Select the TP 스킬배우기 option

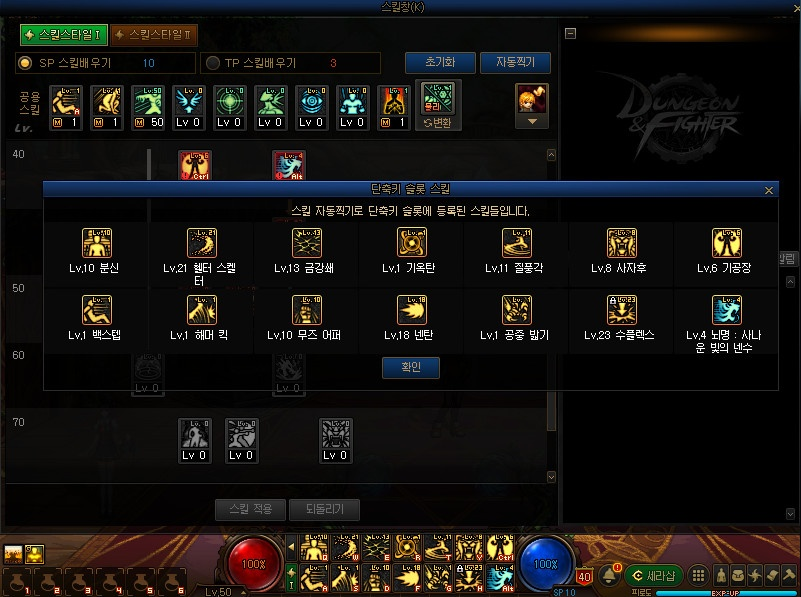coord(212,63)
